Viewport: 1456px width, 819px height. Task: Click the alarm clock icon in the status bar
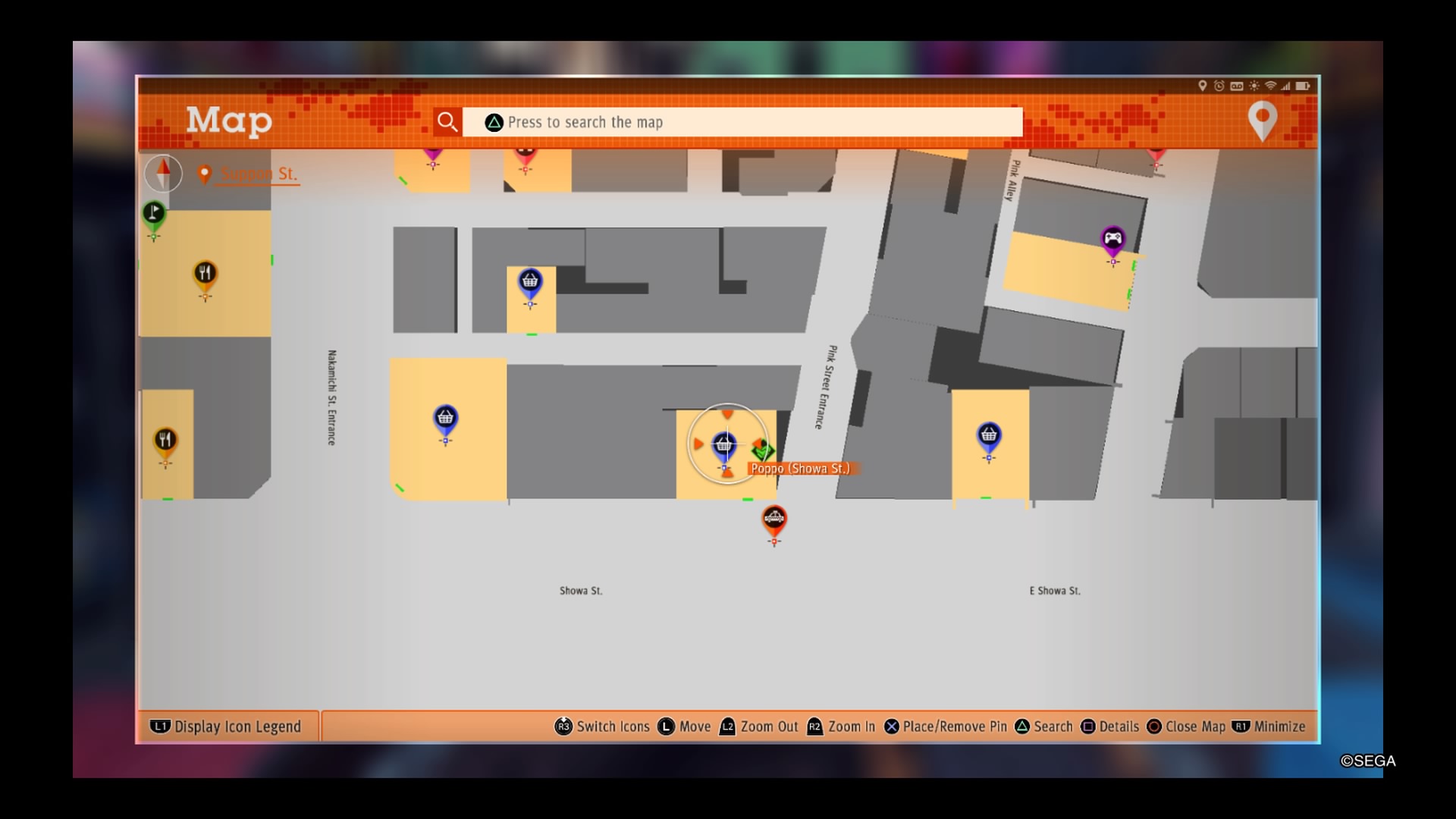pyautogui.click(x=1219, y=87)
